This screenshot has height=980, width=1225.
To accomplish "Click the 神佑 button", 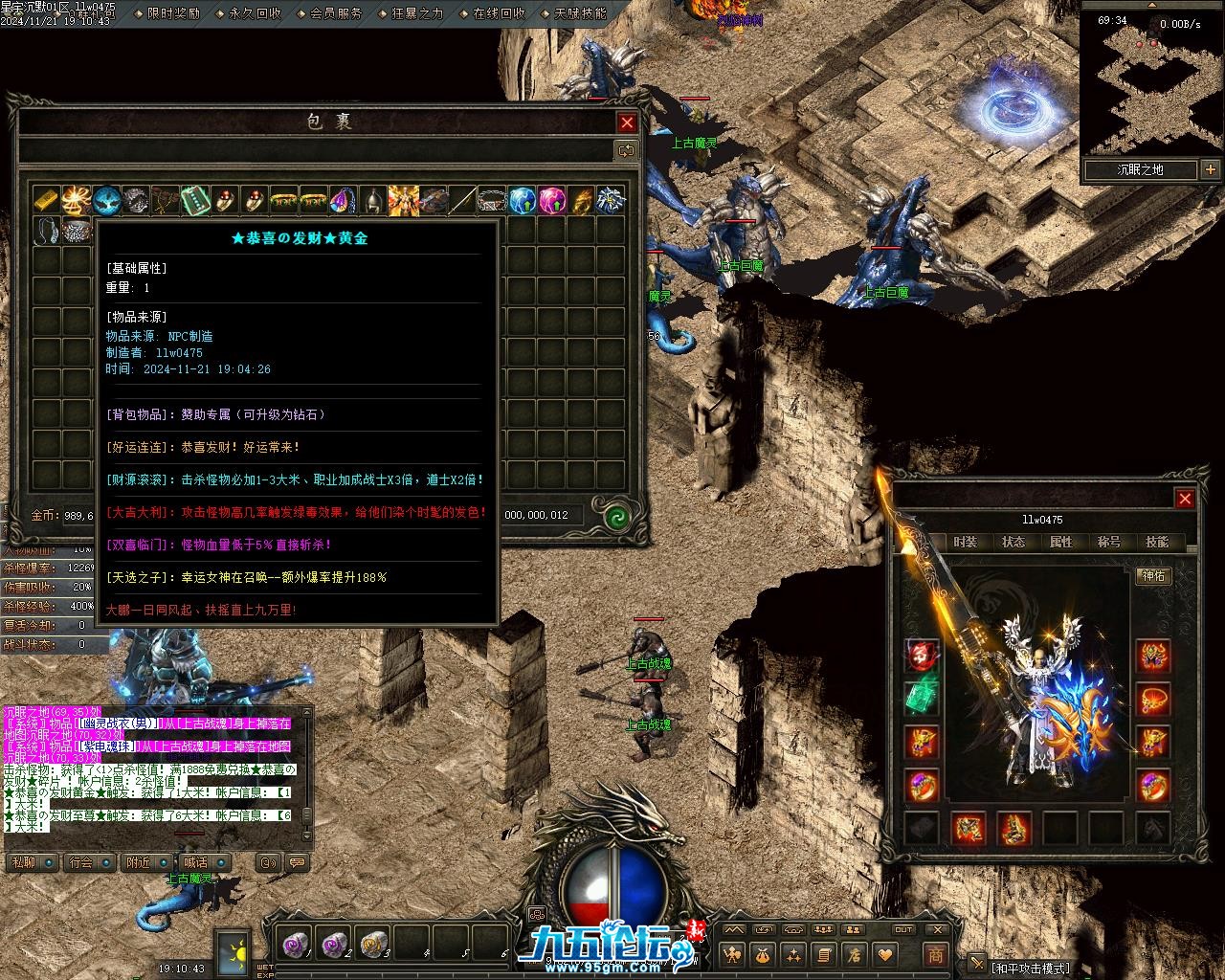I will (x=1153, y=575).
